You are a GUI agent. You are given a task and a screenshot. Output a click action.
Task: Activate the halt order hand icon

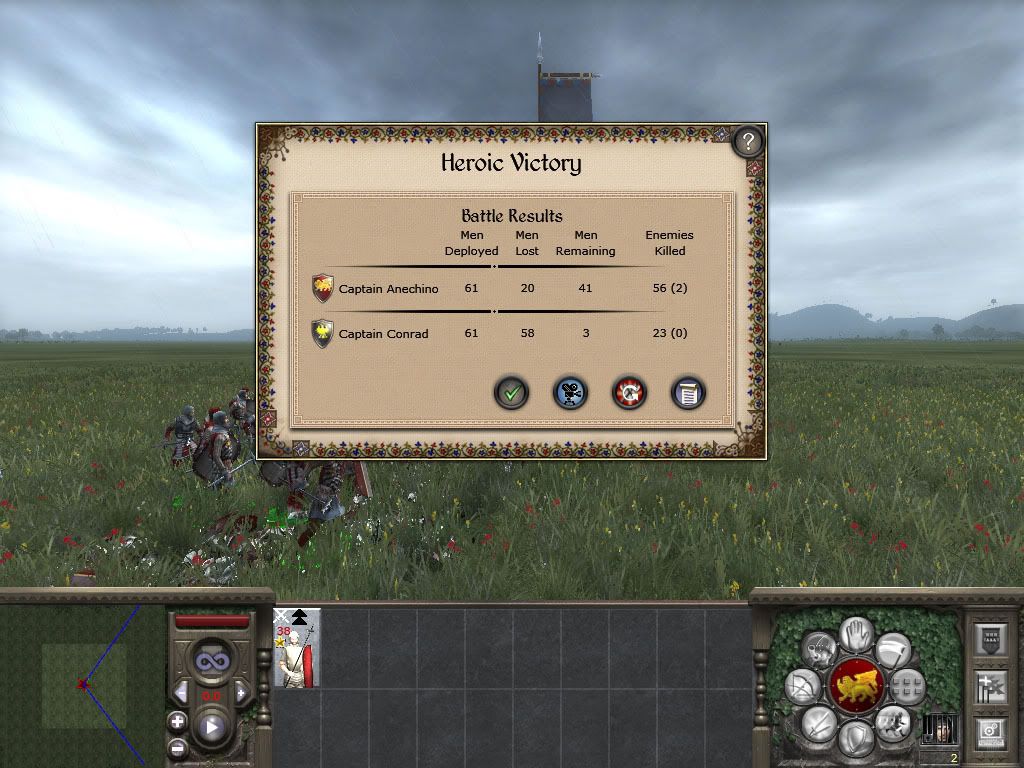click(856, 633)
